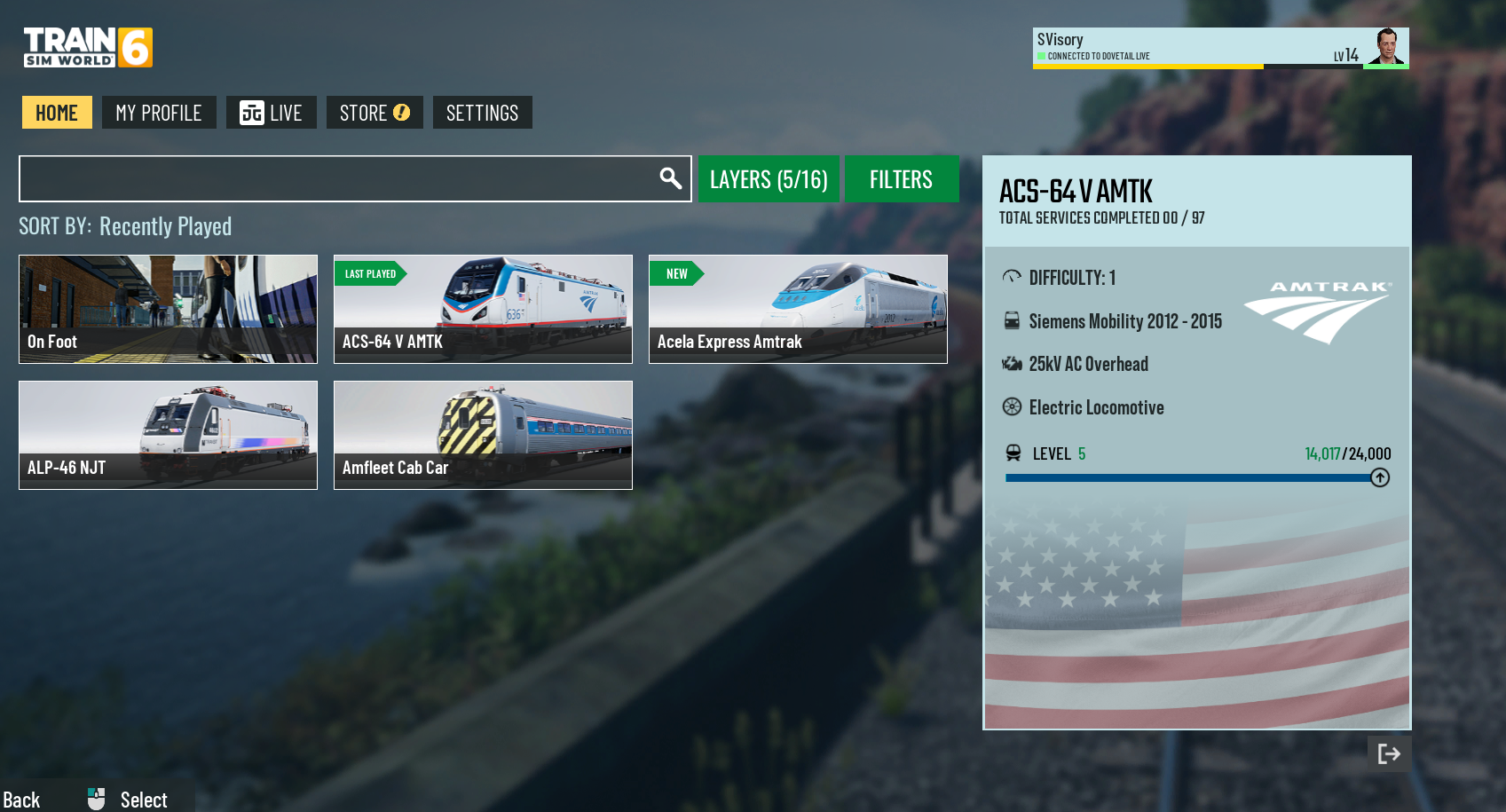
Task: Click the level-up arrow on the progress bar
Action: click(1380, 477)
